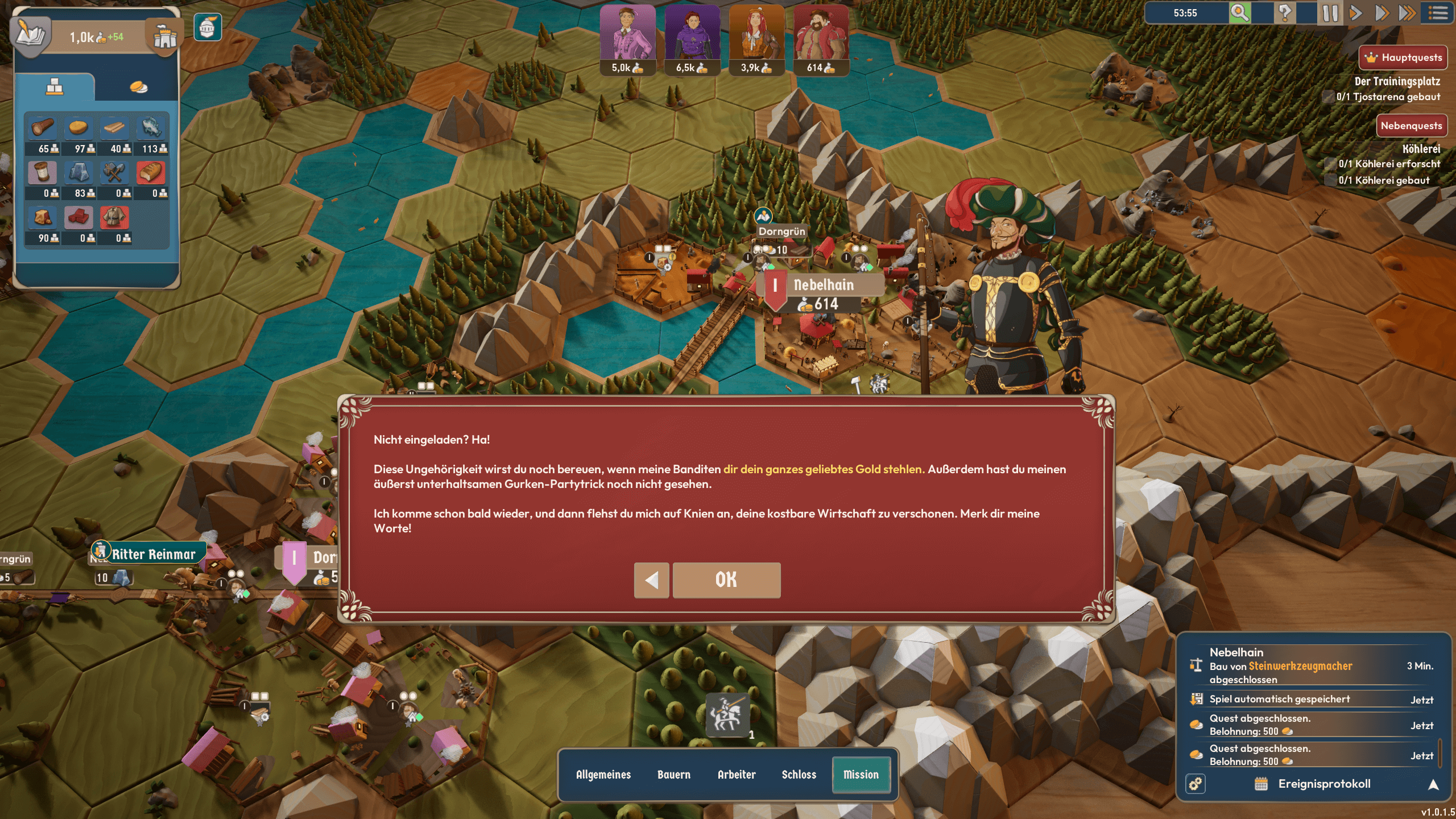1456x819 pixels.
Task: Select the Arbeiter tab
Action: (737, 775)
